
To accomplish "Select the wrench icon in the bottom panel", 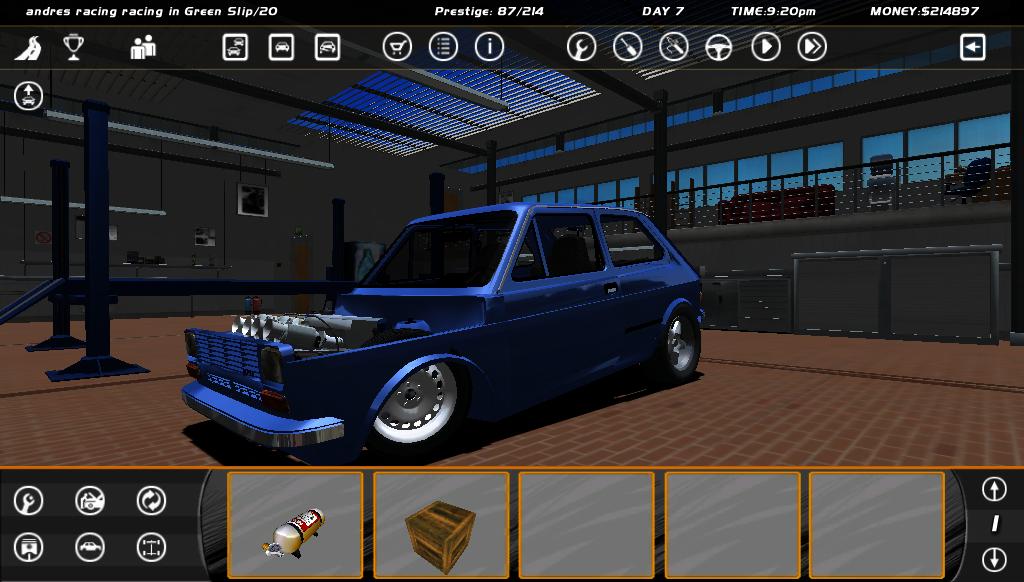I will pyautogui.click(x=29, y=500).
